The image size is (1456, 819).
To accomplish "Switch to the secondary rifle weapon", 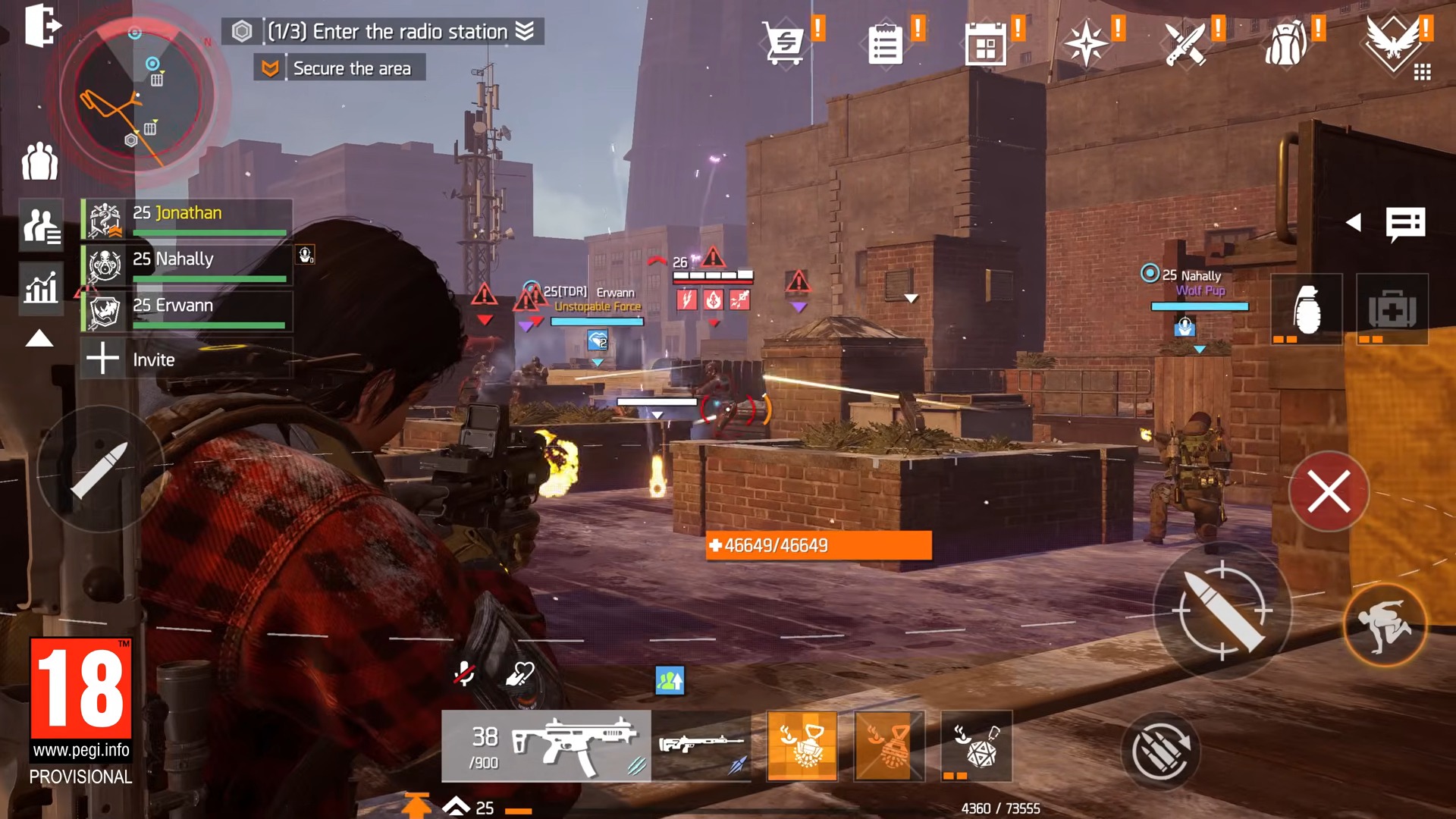I will click(x=701, y=745).
